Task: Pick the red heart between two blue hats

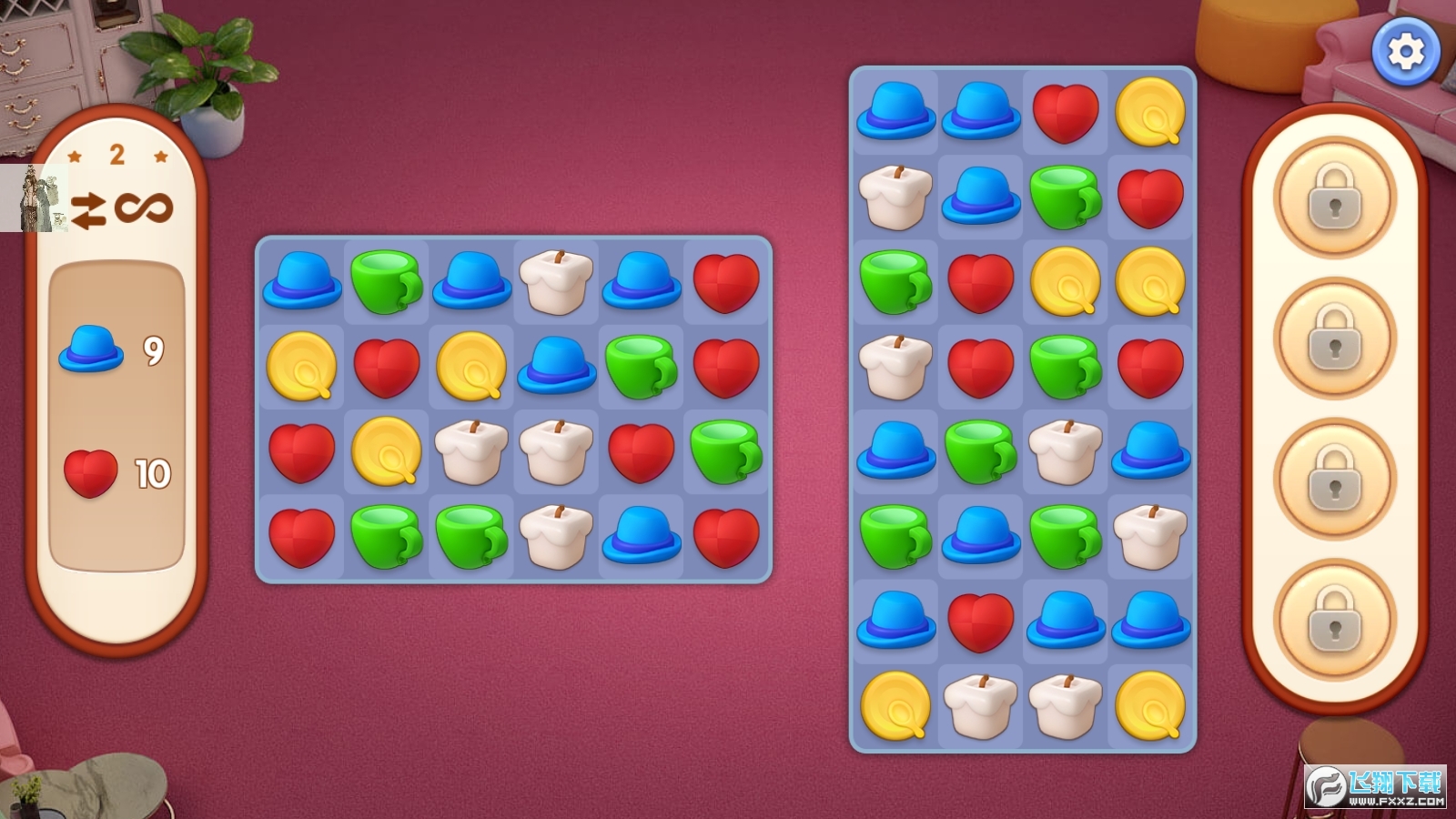Action: [x=980, y=622]
